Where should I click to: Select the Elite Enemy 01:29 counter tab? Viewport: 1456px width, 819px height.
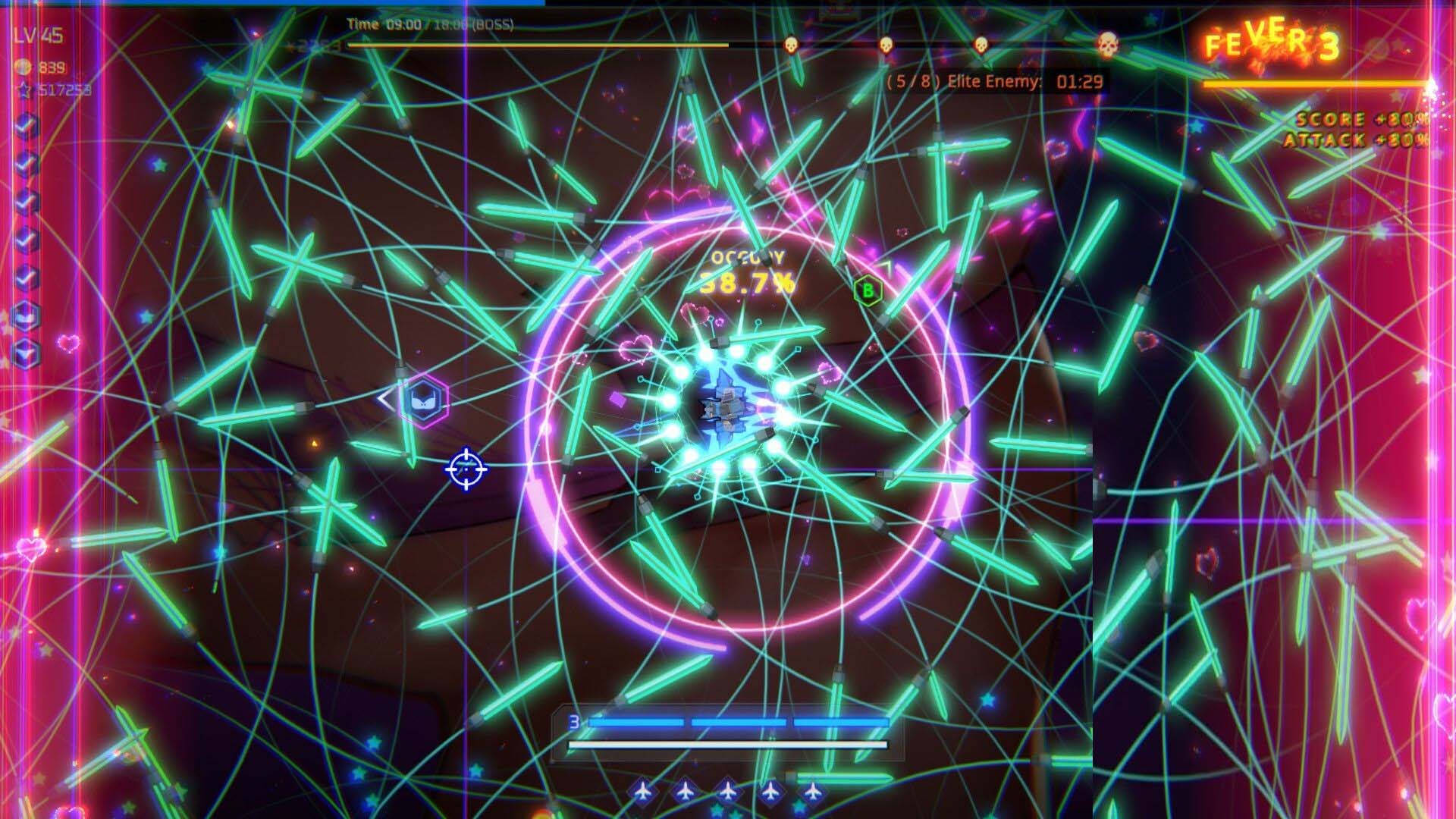pyautogui.click(x=990, y=82)
